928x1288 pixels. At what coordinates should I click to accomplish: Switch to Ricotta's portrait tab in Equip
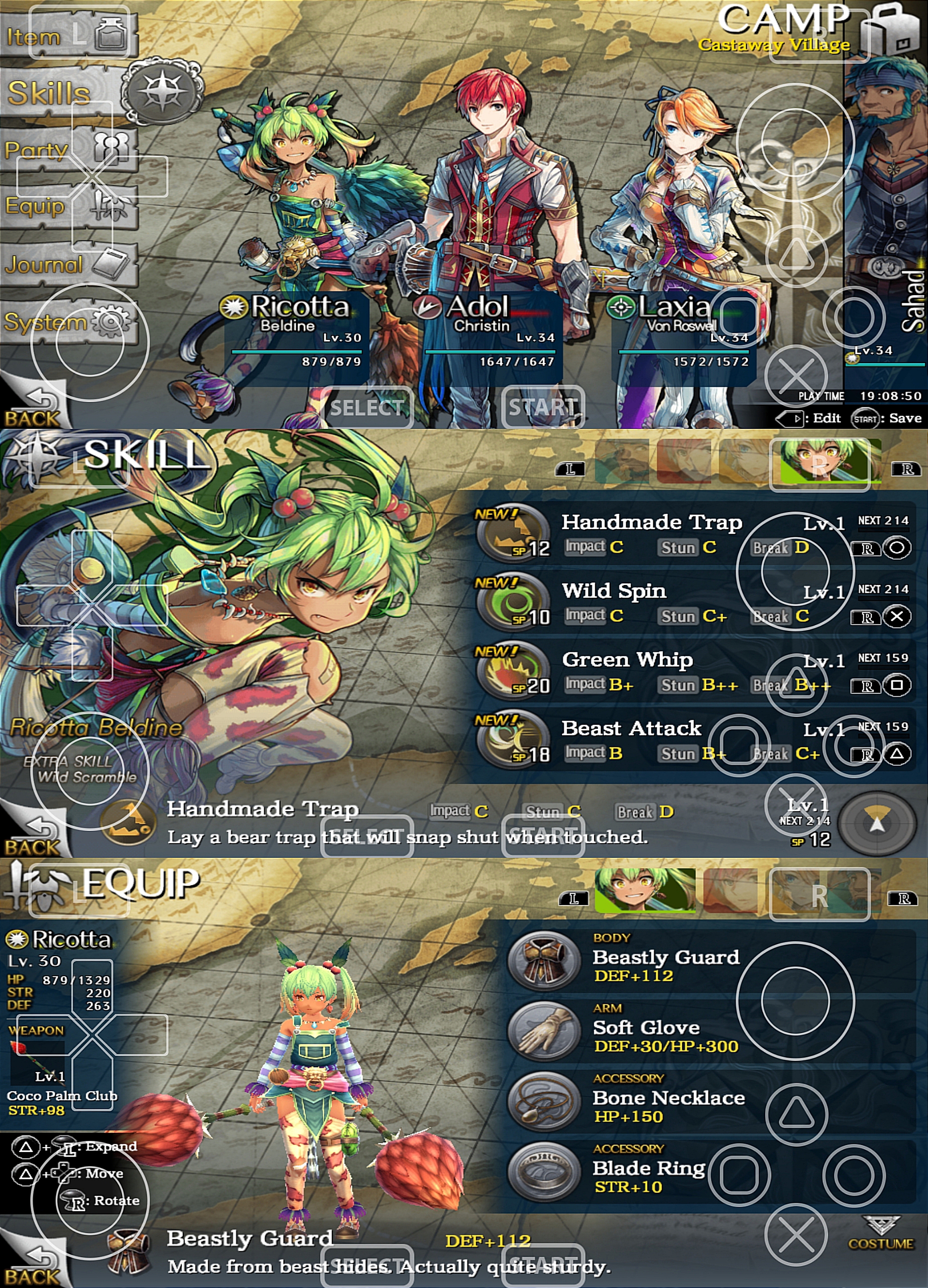644,890
